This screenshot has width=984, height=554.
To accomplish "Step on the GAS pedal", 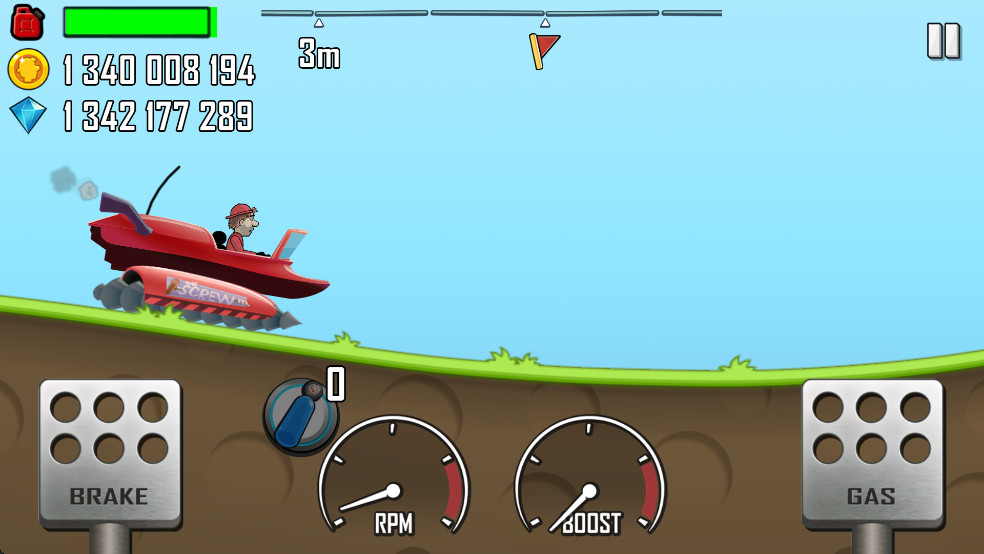I will pos(872,452).
